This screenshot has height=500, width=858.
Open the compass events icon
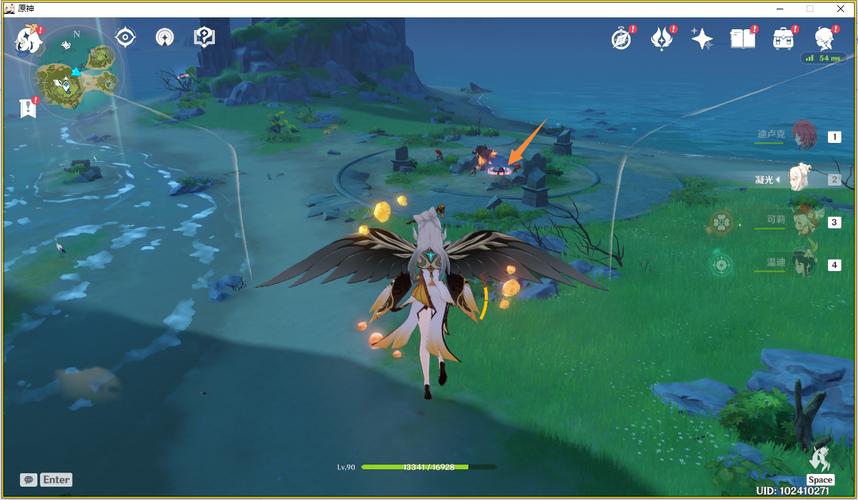pos(622,39)
